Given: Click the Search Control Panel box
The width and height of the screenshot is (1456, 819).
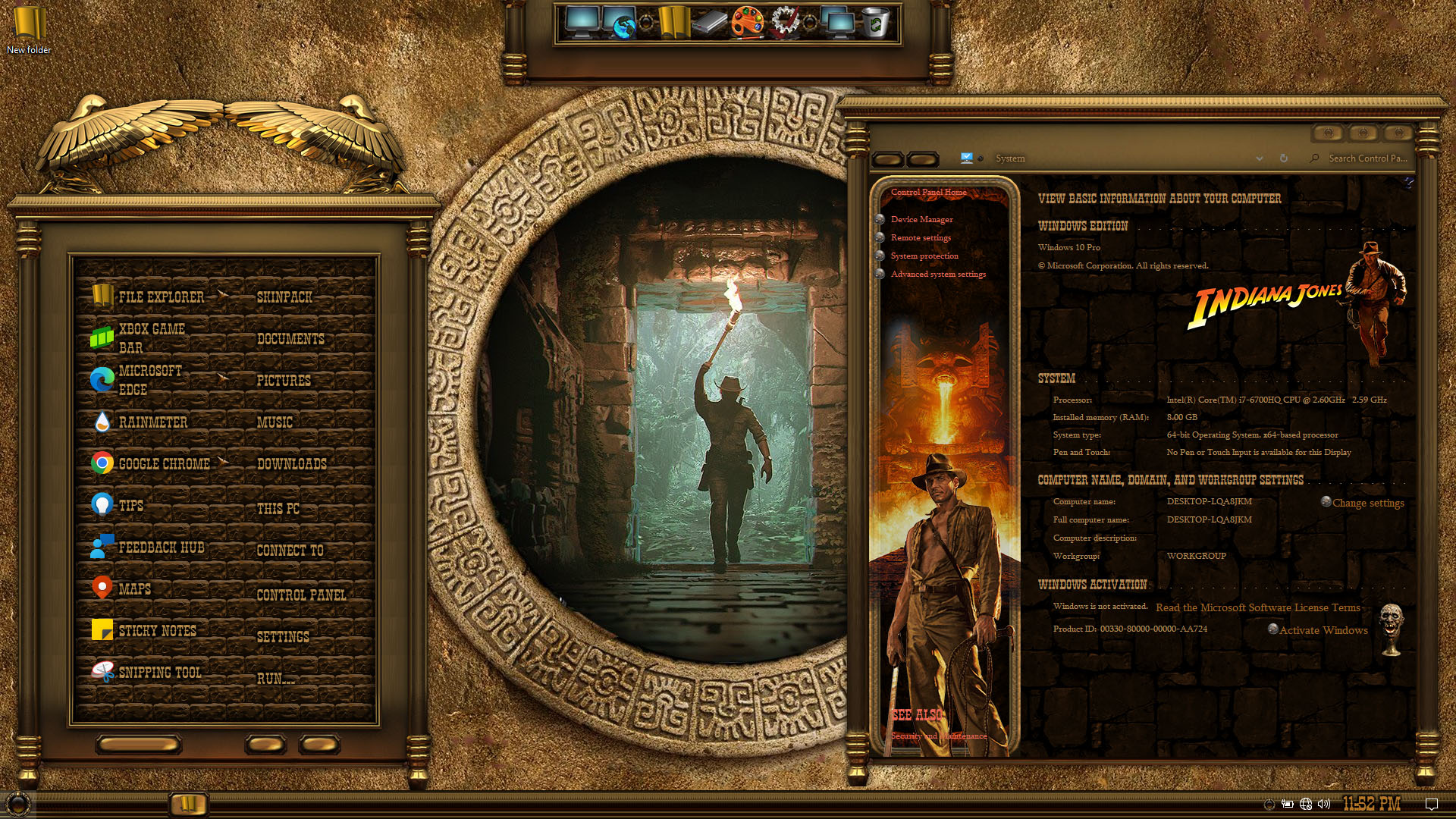Looking at the screenshot, I should pyautogui.click(x=1367, y=158).
